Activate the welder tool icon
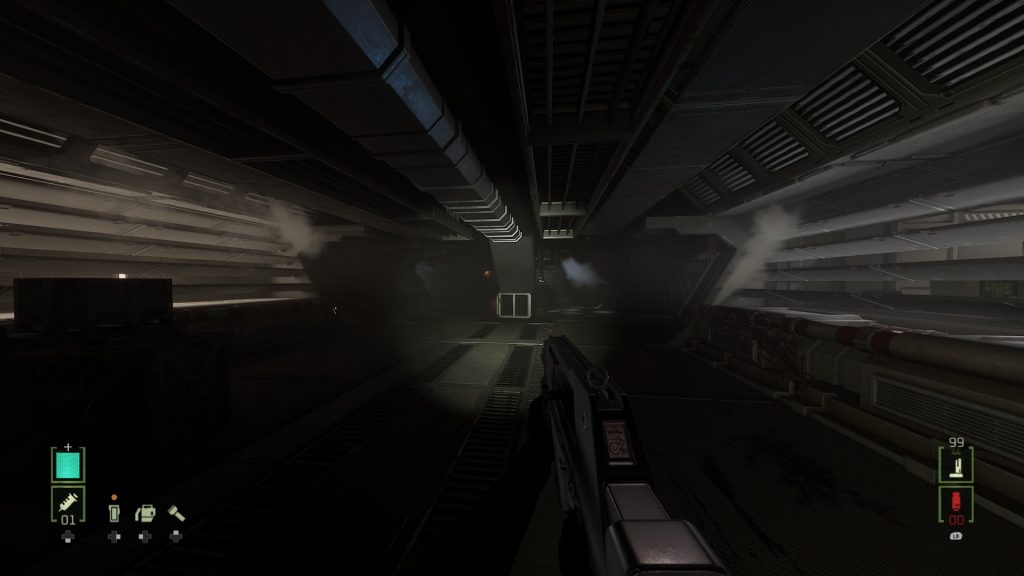1024x576 pixels. (145, 512)
